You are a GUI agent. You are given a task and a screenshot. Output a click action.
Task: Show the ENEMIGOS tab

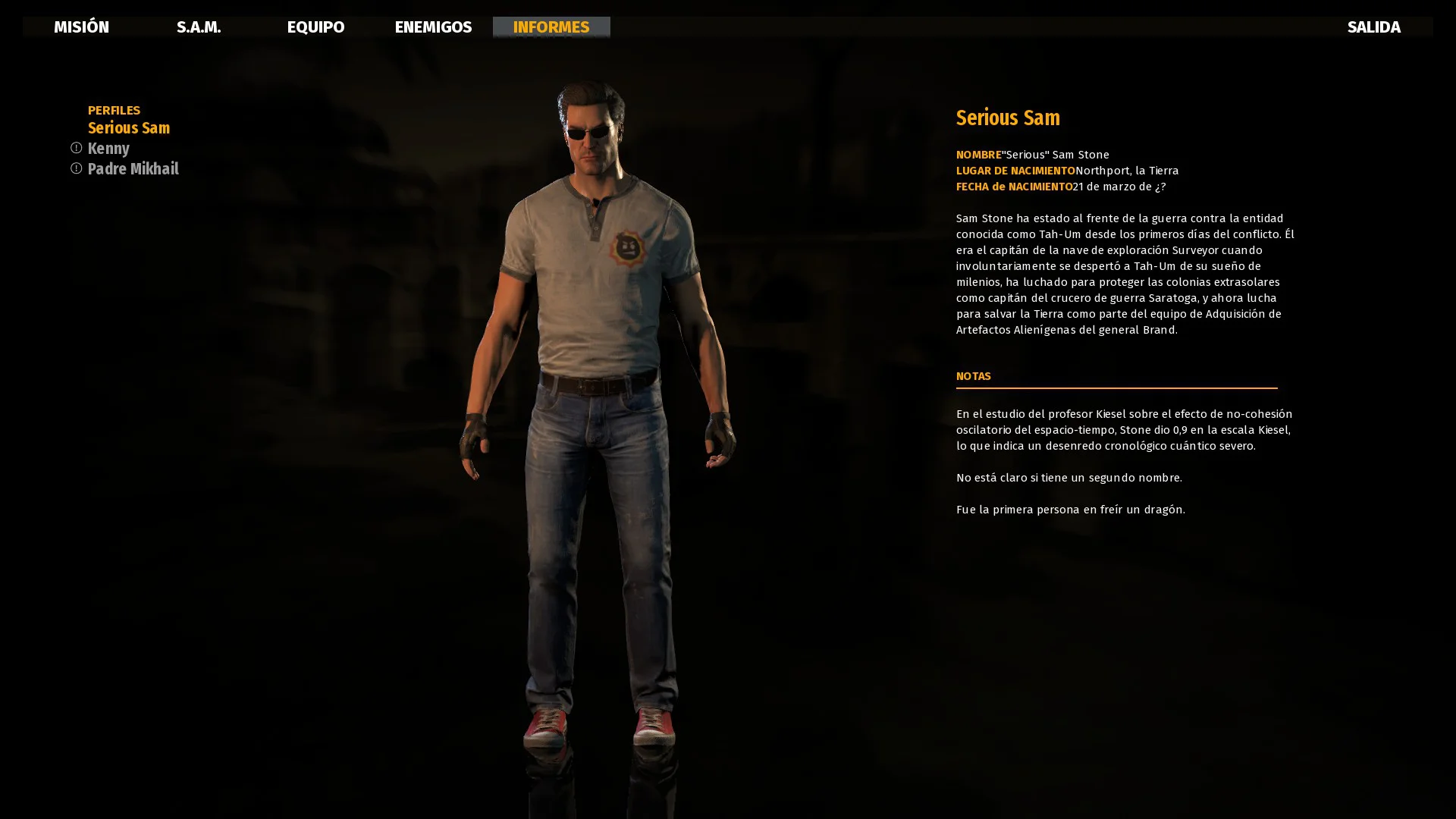pos(433,27)
